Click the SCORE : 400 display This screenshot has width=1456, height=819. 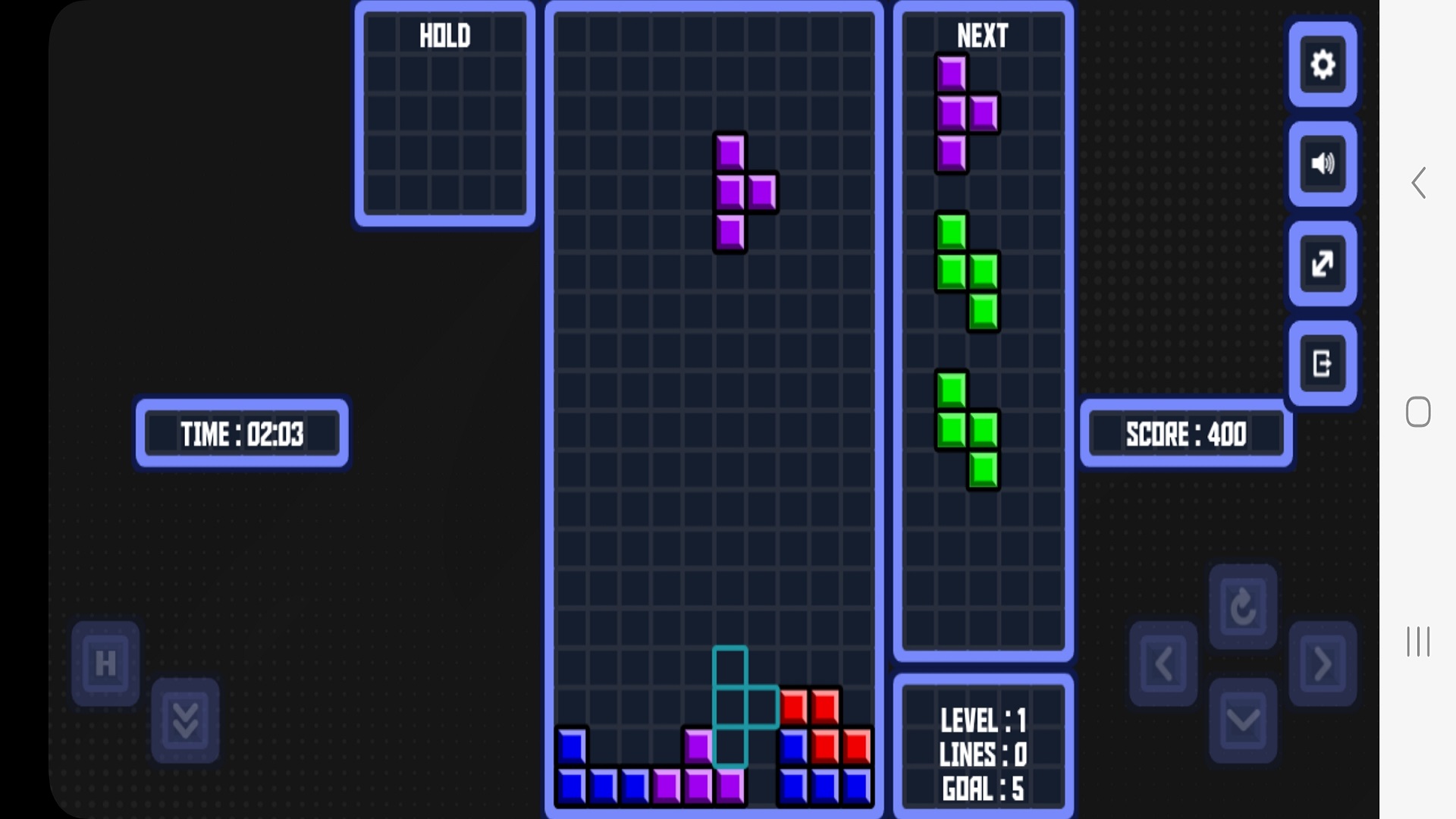point(1186,434)
